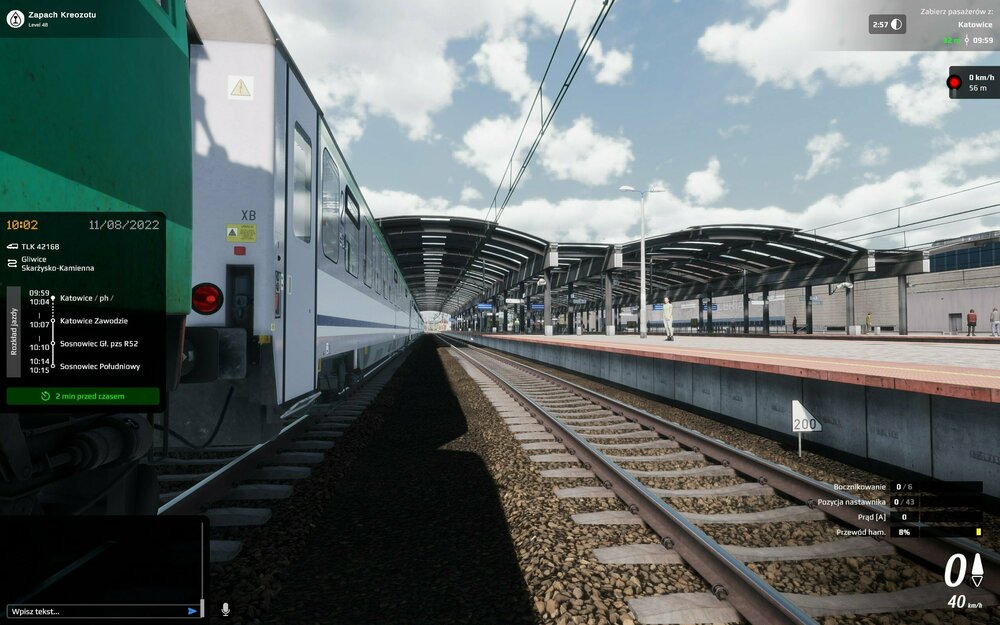Select the Sosnowiec Południowy timetable stop
1000x625 pixels.
[x=100, y=366]
